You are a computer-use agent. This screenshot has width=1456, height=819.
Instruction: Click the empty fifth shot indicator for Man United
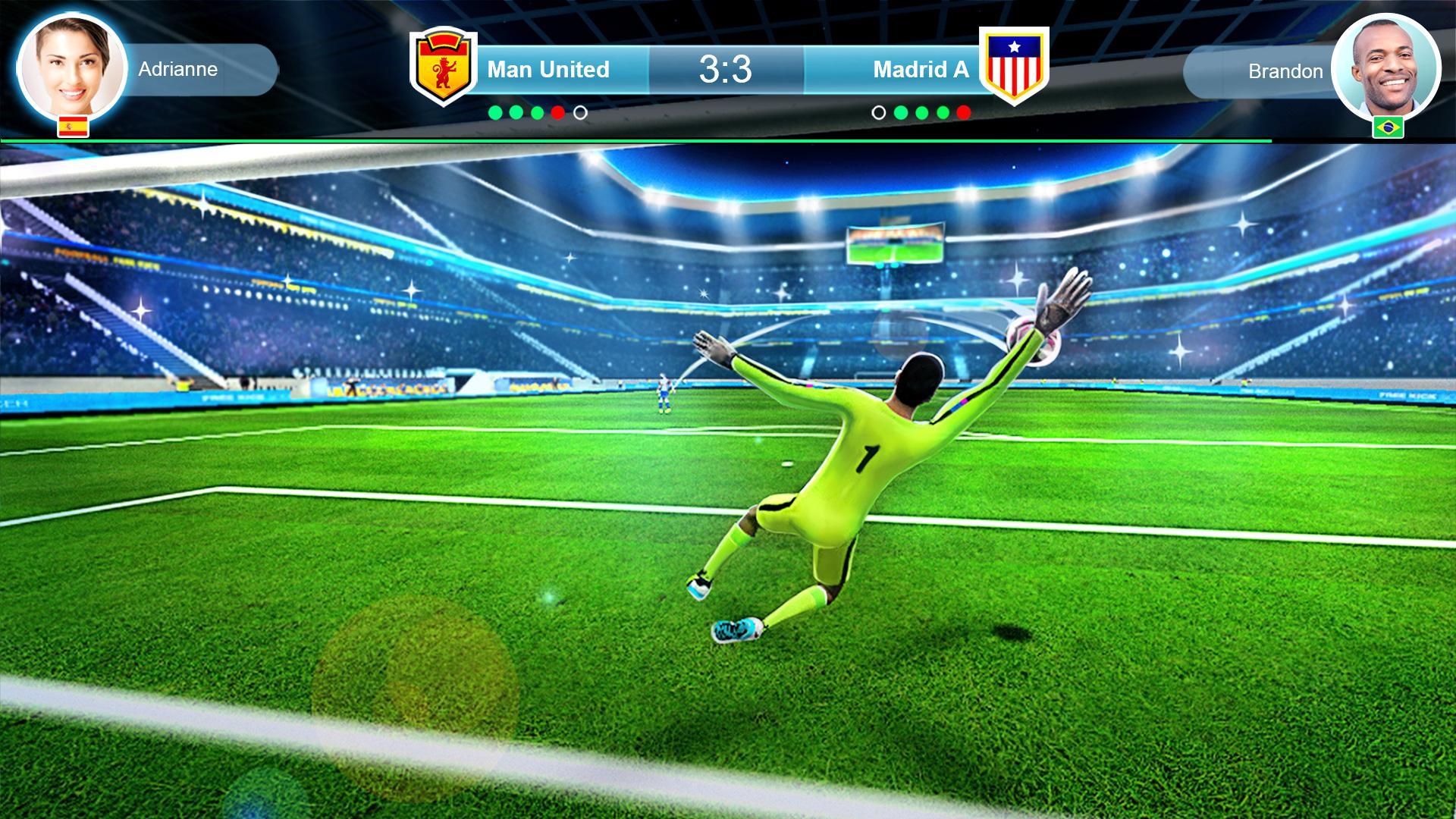coord(579,112)
